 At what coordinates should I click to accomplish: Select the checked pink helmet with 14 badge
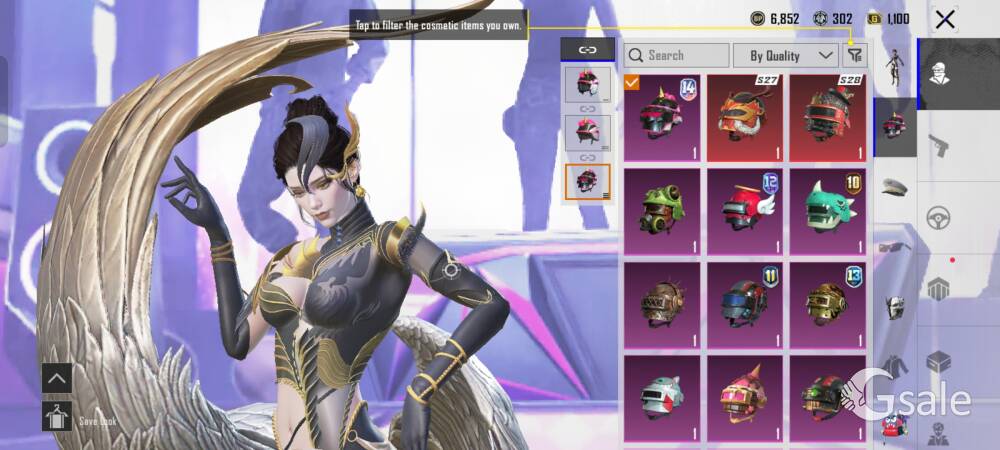click(x=662, y=117)
